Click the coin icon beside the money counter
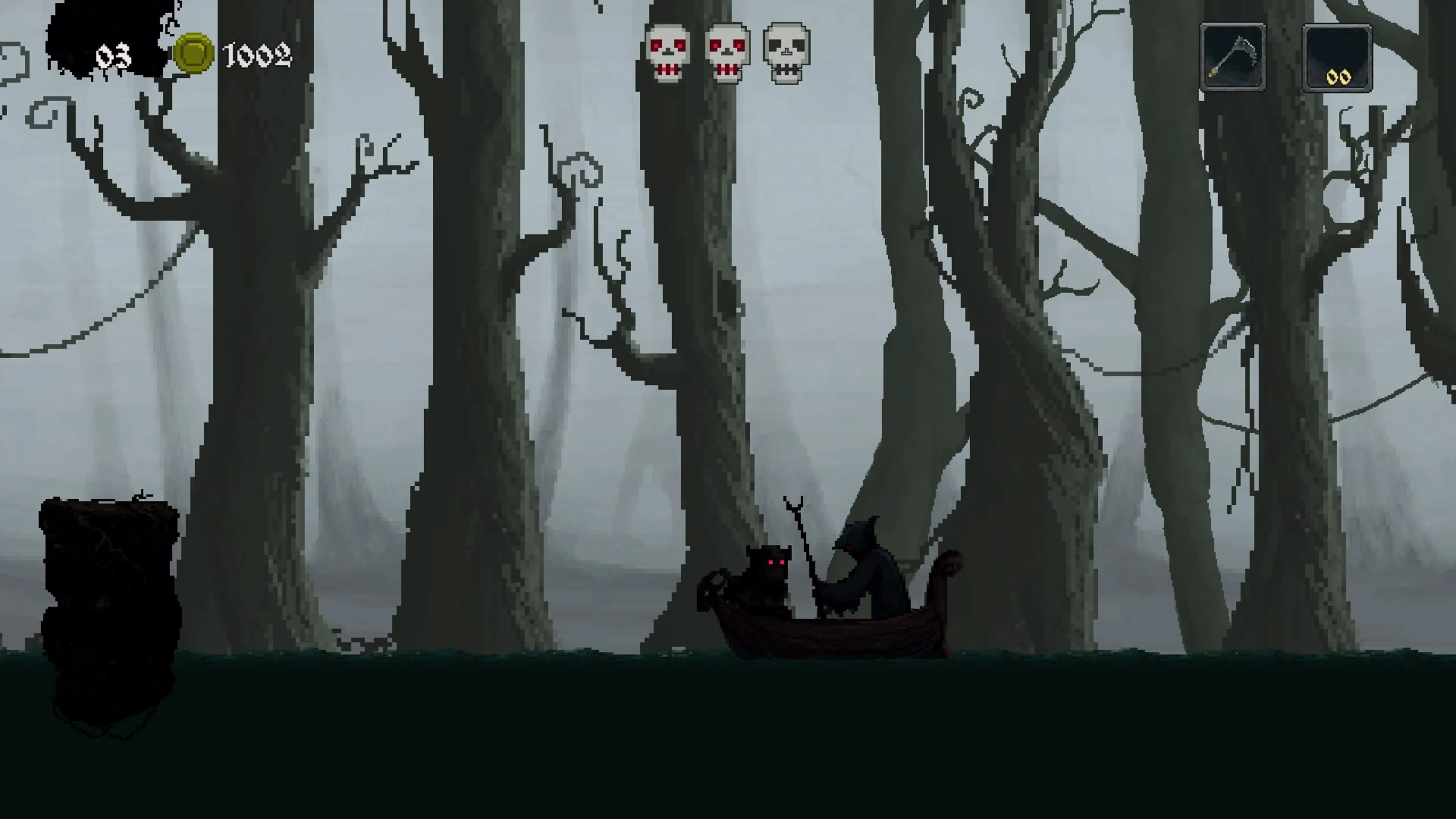 [195, 54]
